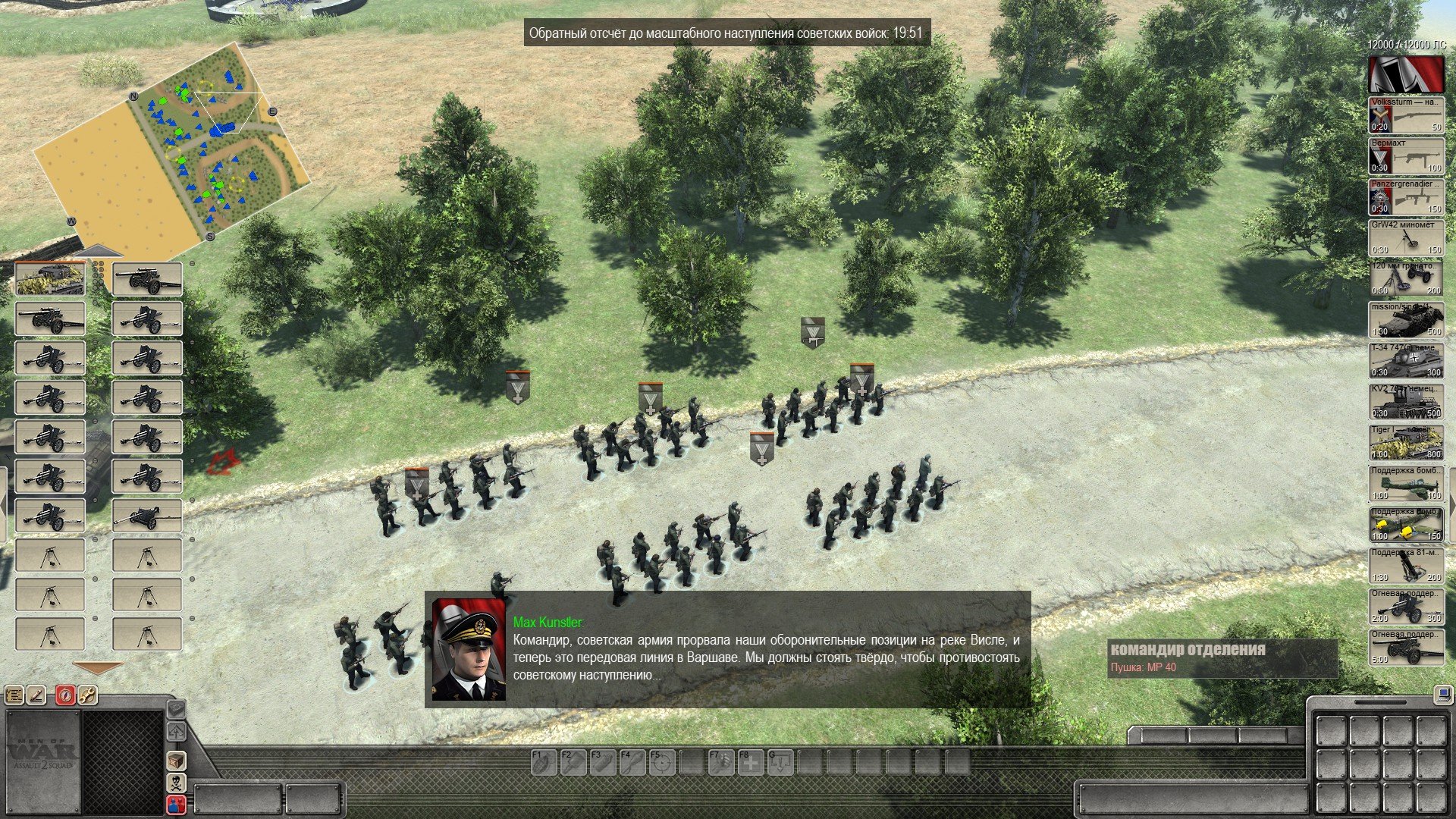Activate the F5 crosshair action

(661, 762)
